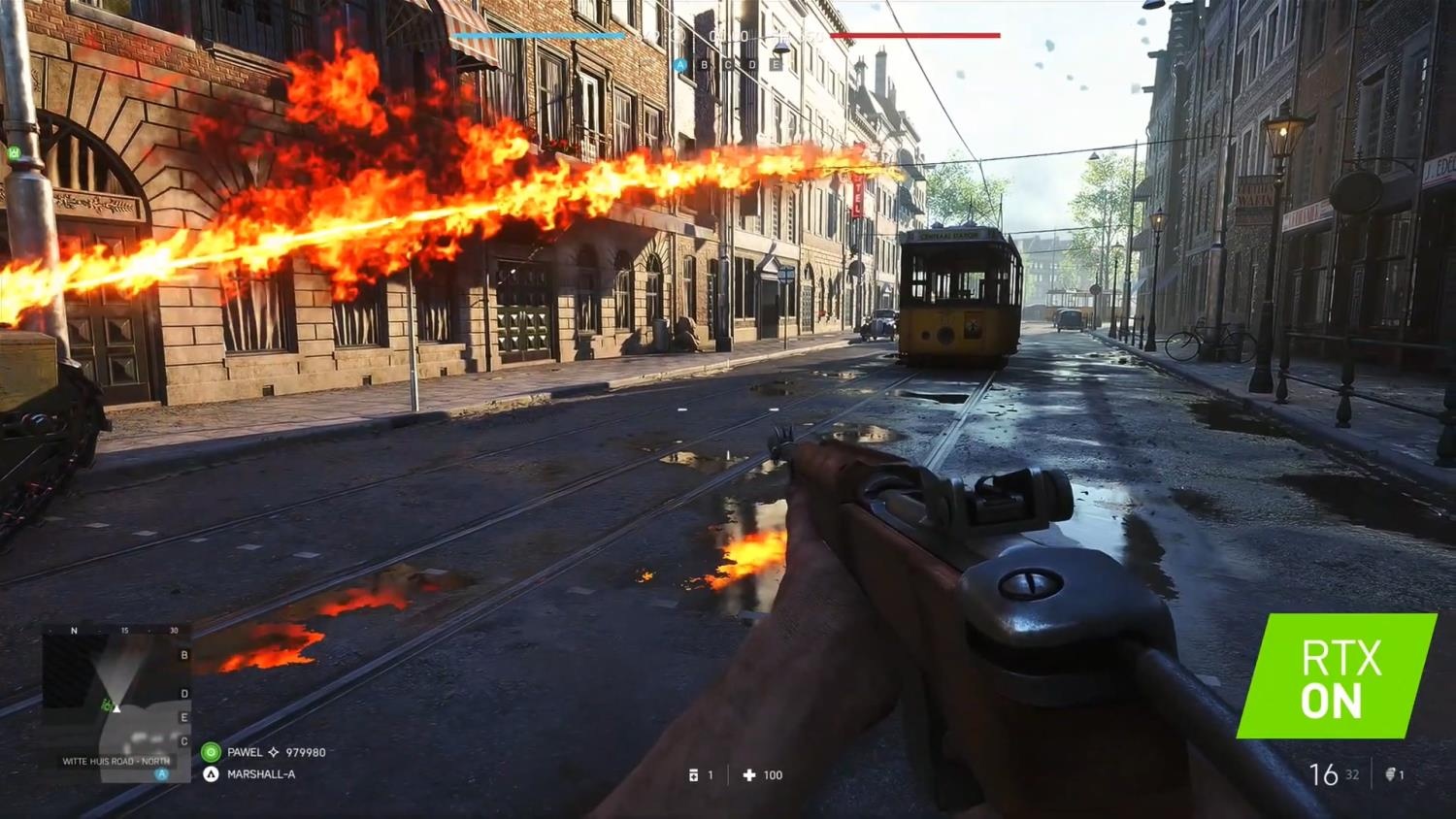Click the medical pouch icon
This screenshot has height=819, width=1456.
[693, 775]
